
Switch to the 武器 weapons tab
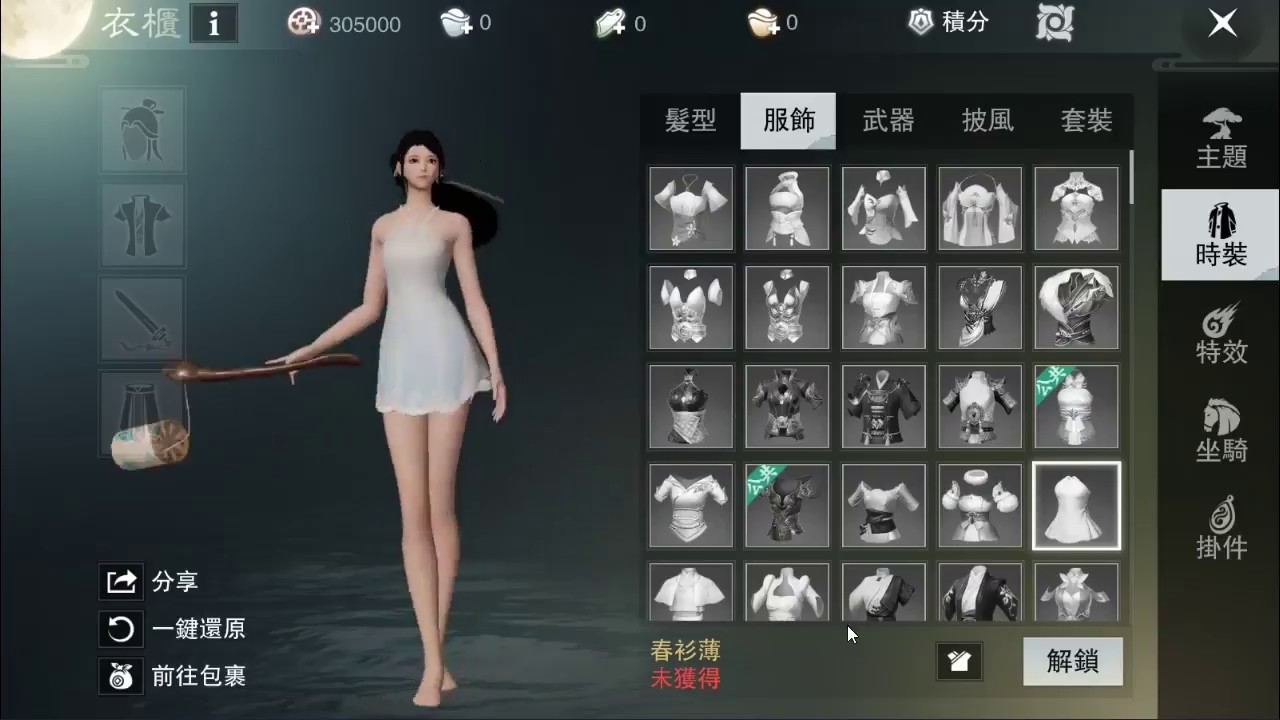click(888, 120)
